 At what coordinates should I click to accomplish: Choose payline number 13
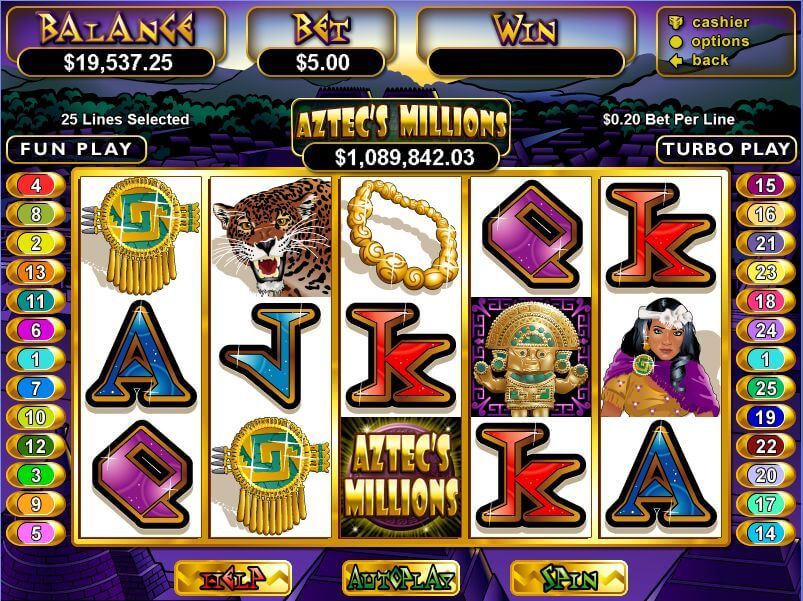coord(35,272)
